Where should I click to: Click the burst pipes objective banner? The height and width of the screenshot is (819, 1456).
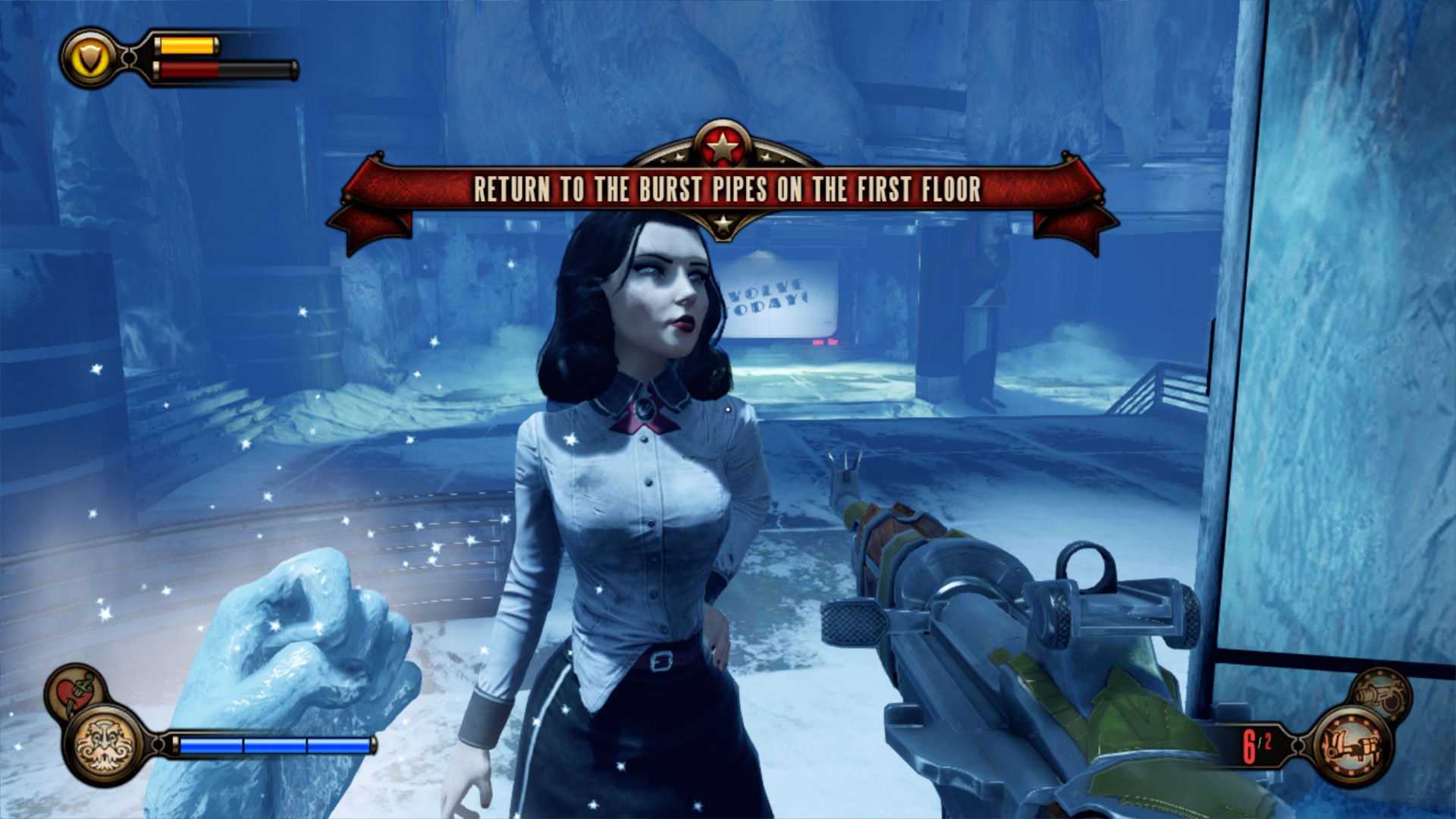click(x=726, y=190)
